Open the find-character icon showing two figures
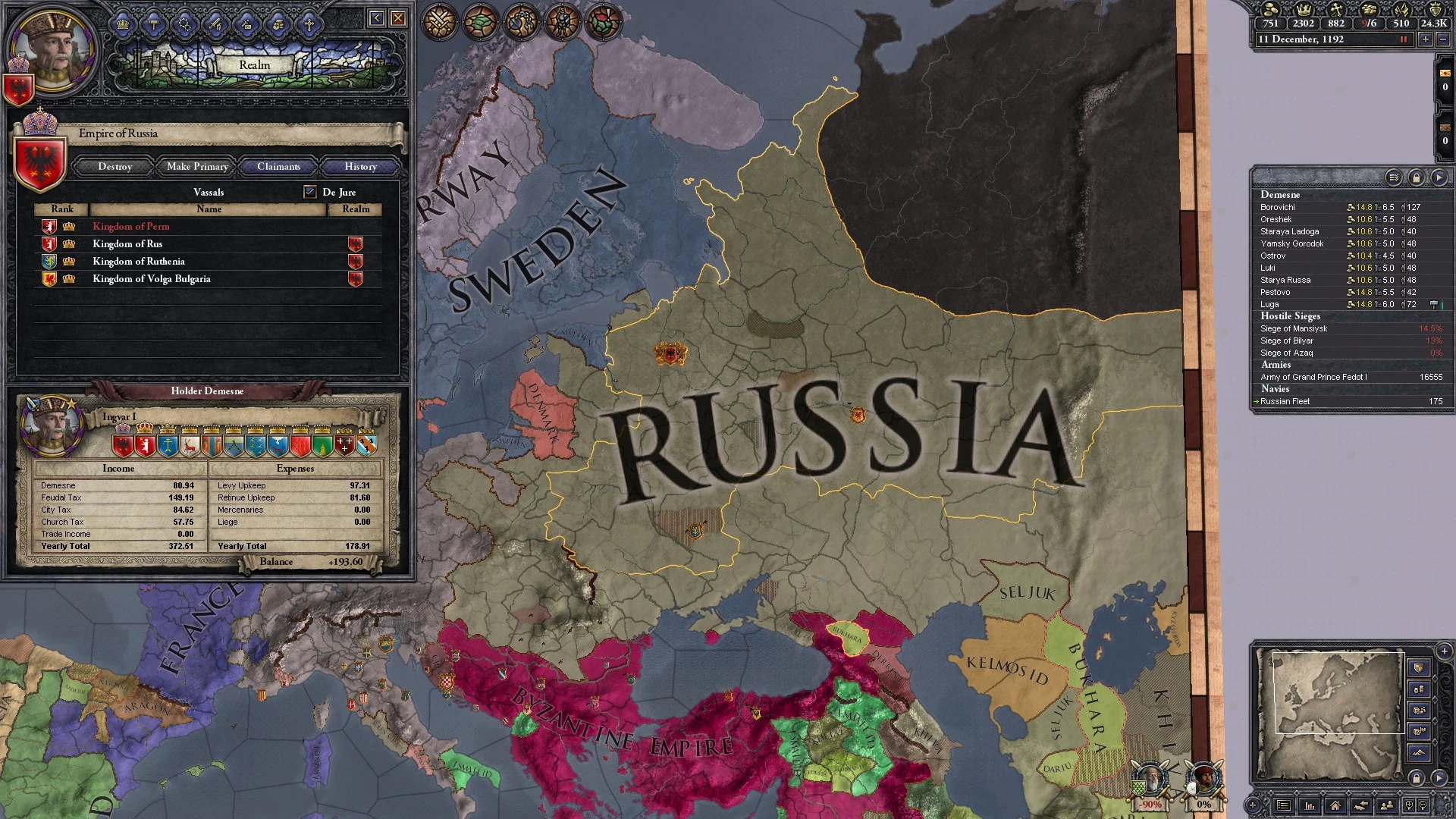Viewport: 1456px width, 819px height. coord(1387,805)
